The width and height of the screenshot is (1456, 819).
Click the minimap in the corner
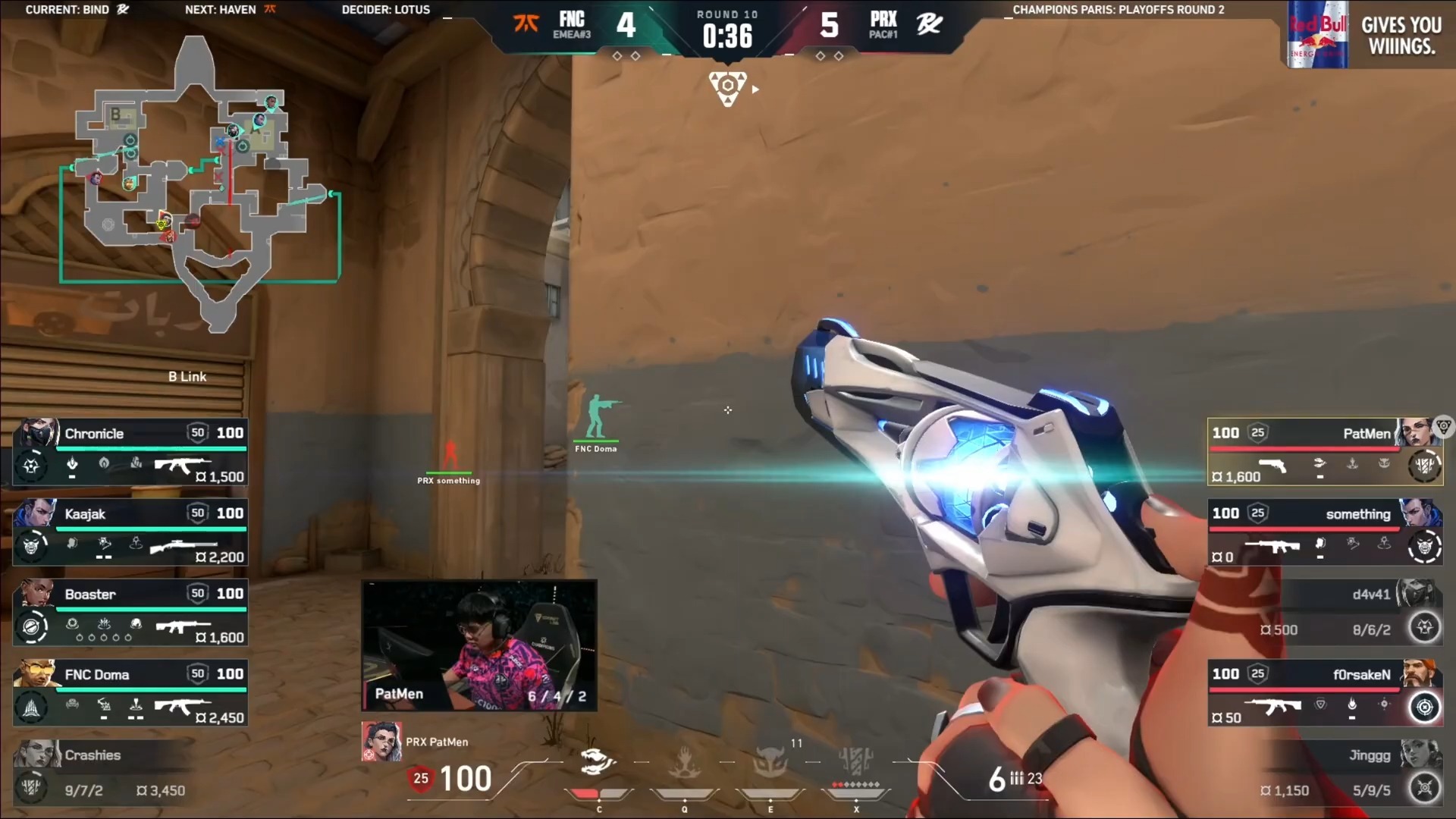point(199,182)
